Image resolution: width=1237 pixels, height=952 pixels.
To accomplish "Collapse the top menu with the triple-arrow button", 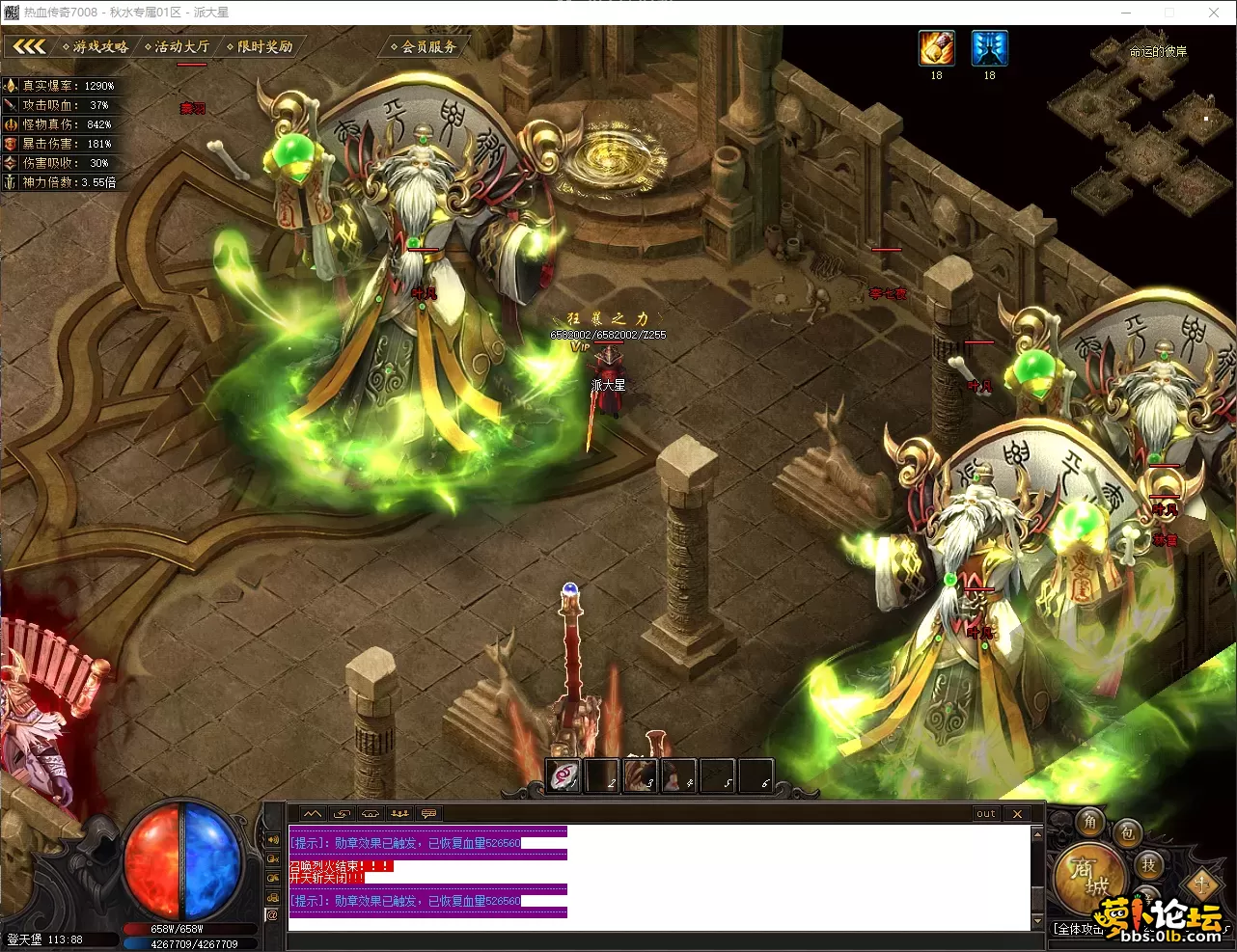I will [29, 46].
